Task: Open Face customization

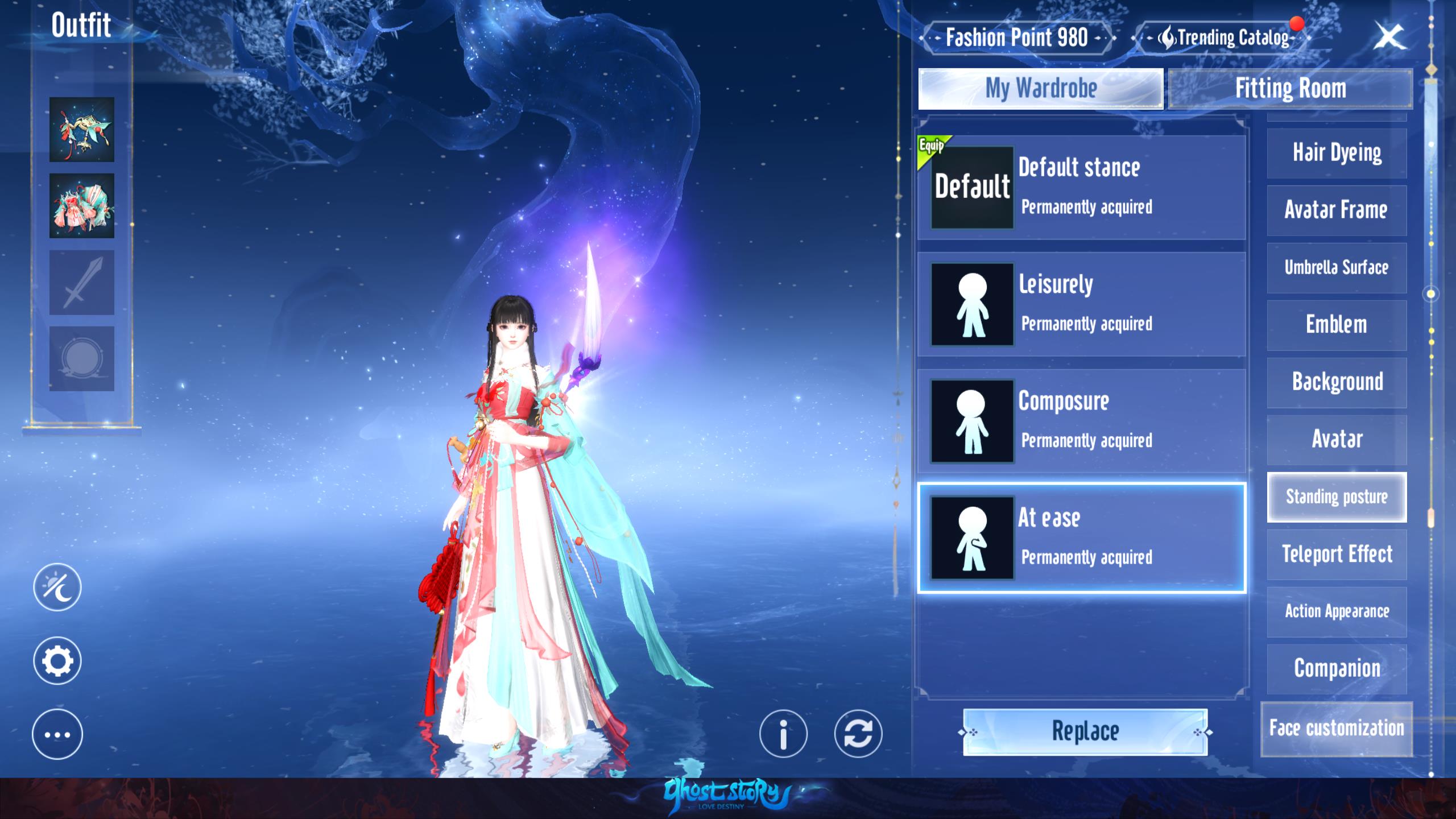Action: click(1337, 729)
